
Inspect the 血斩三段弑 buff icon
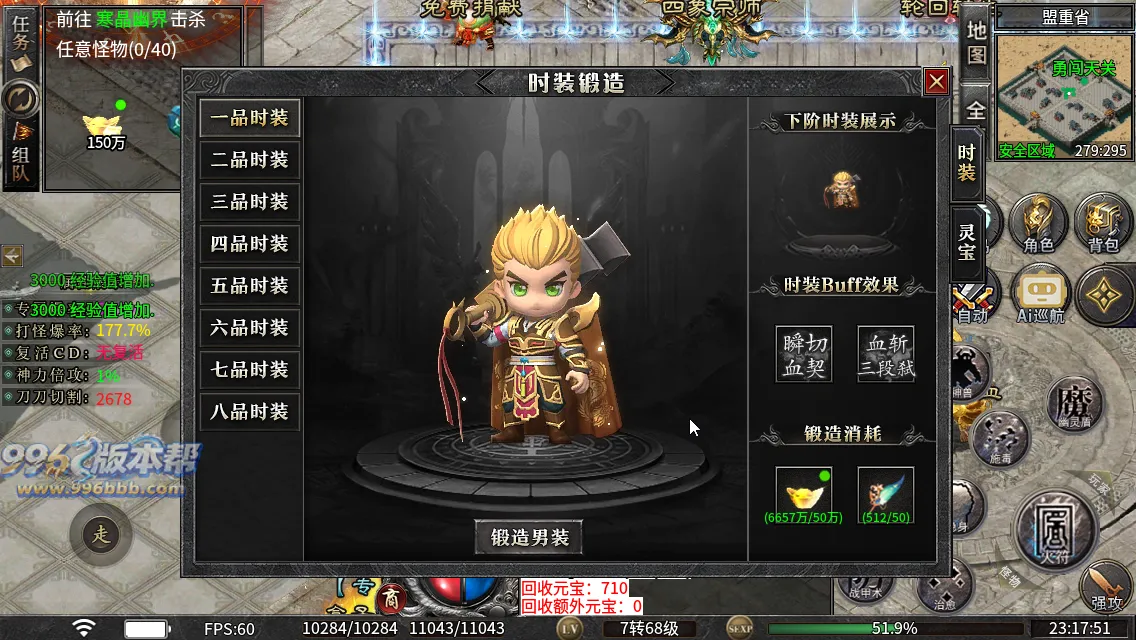pyautogui.click(x=886, y=354)
